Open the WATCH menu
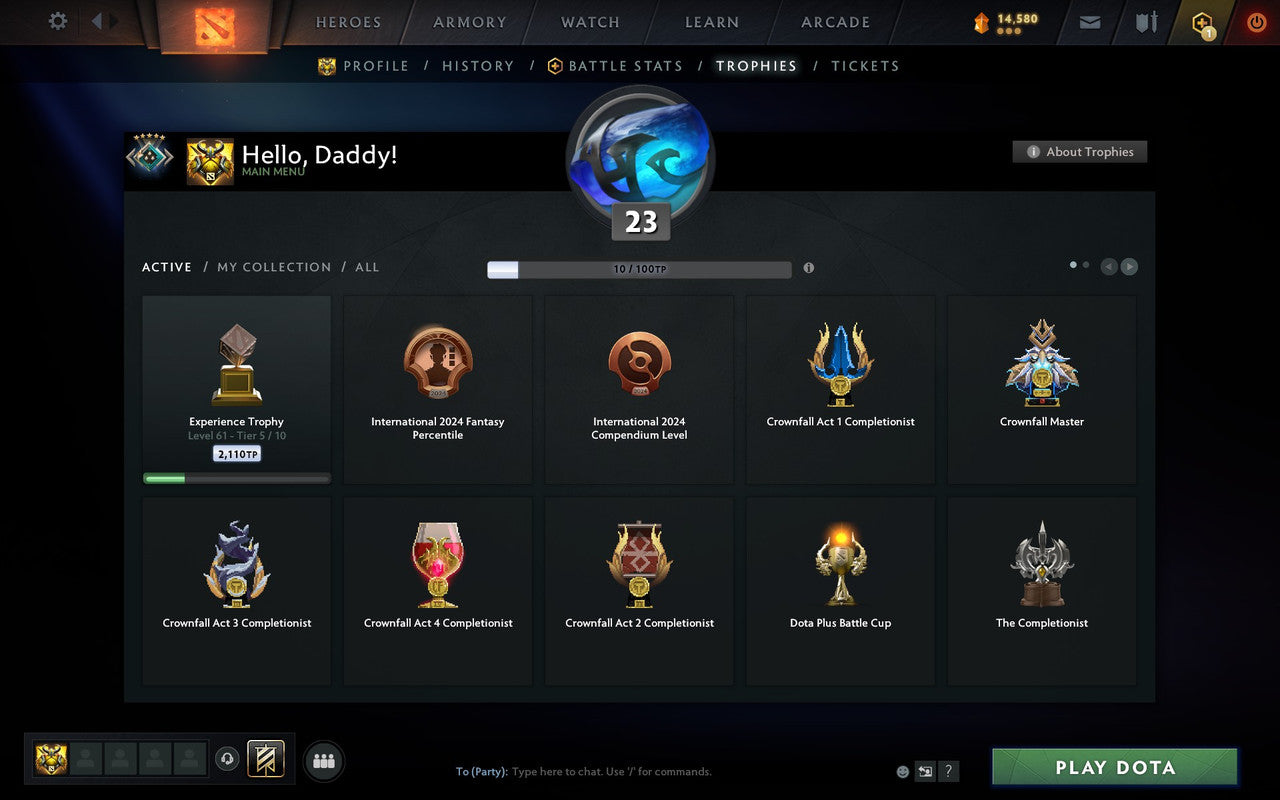This screenshot has height=800, width=1280. tap(589, 22)
